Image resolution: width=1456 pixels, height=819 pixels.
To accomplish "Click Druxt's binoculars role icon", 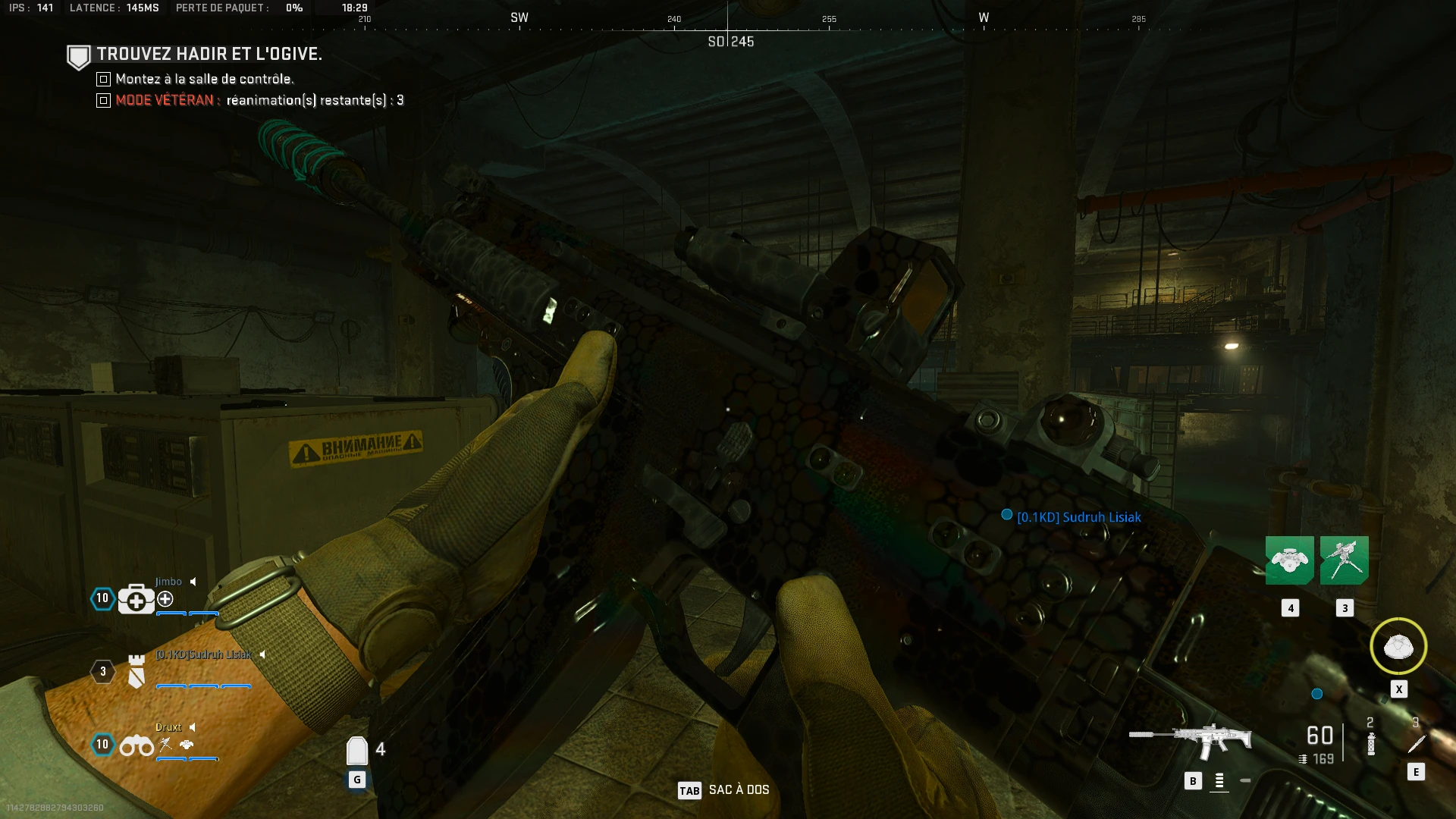I will [136, 746].
